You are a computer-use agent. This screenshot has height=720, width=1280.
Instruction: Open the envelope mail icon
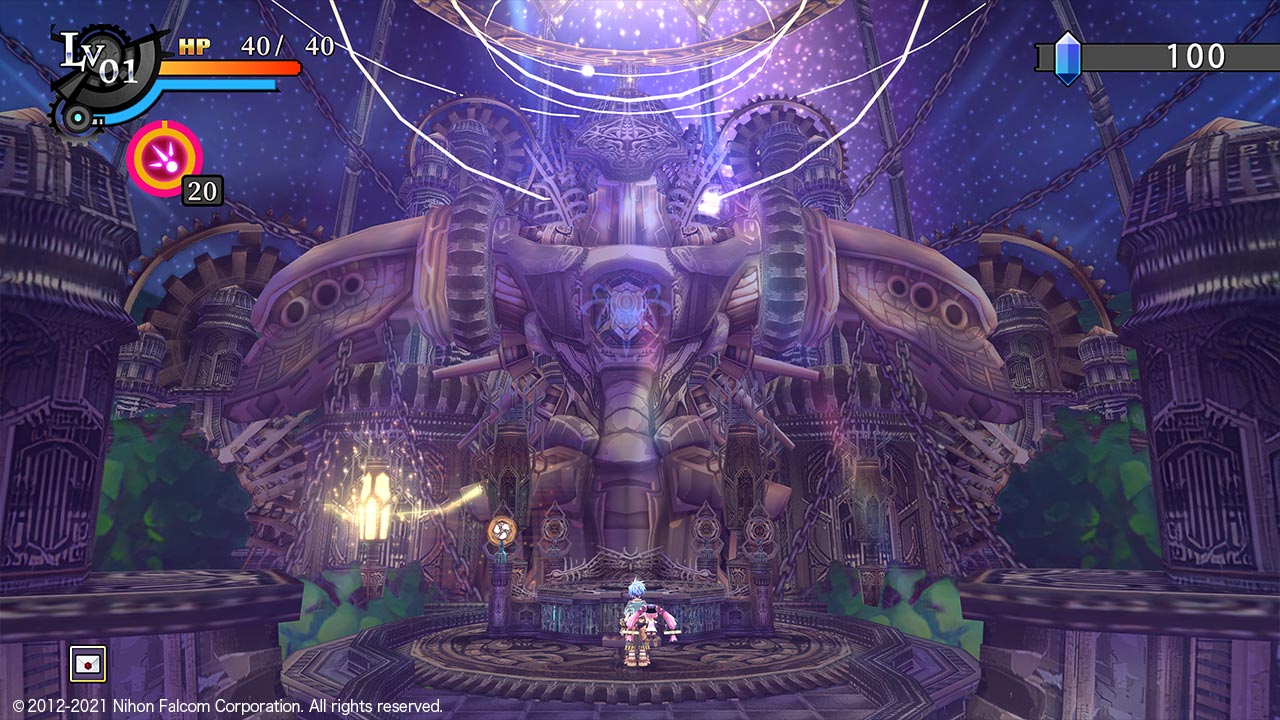(x=87, y=663)
